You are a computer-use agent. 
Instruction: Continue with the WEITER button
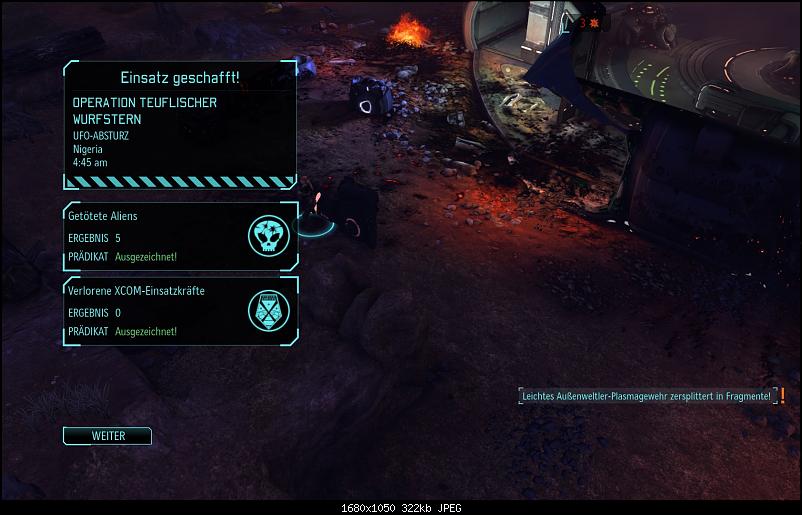tap(107, 436)
